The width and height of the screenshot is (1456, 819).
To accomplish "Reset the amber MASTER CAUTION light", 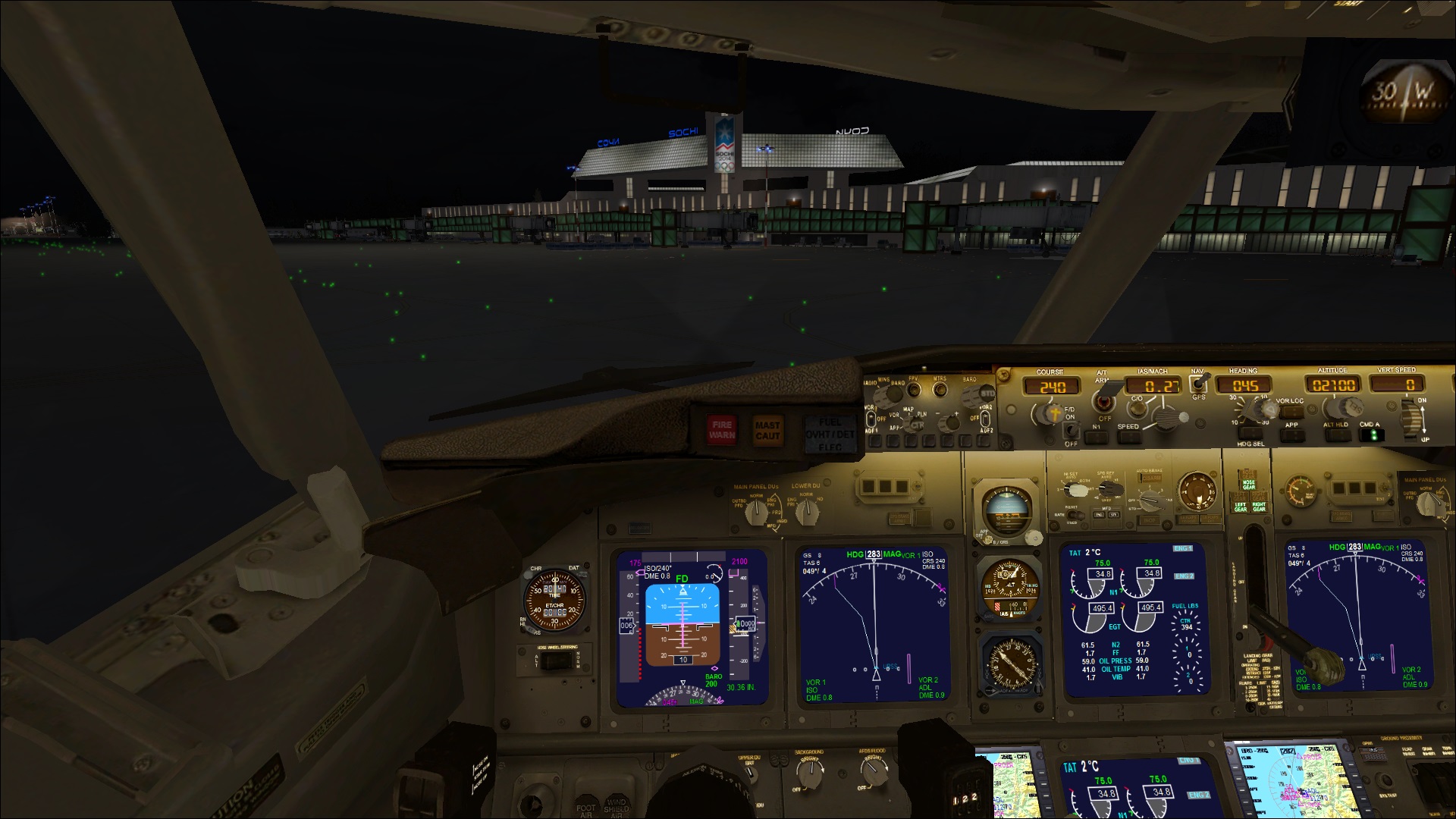I will [x=767, y=430].
